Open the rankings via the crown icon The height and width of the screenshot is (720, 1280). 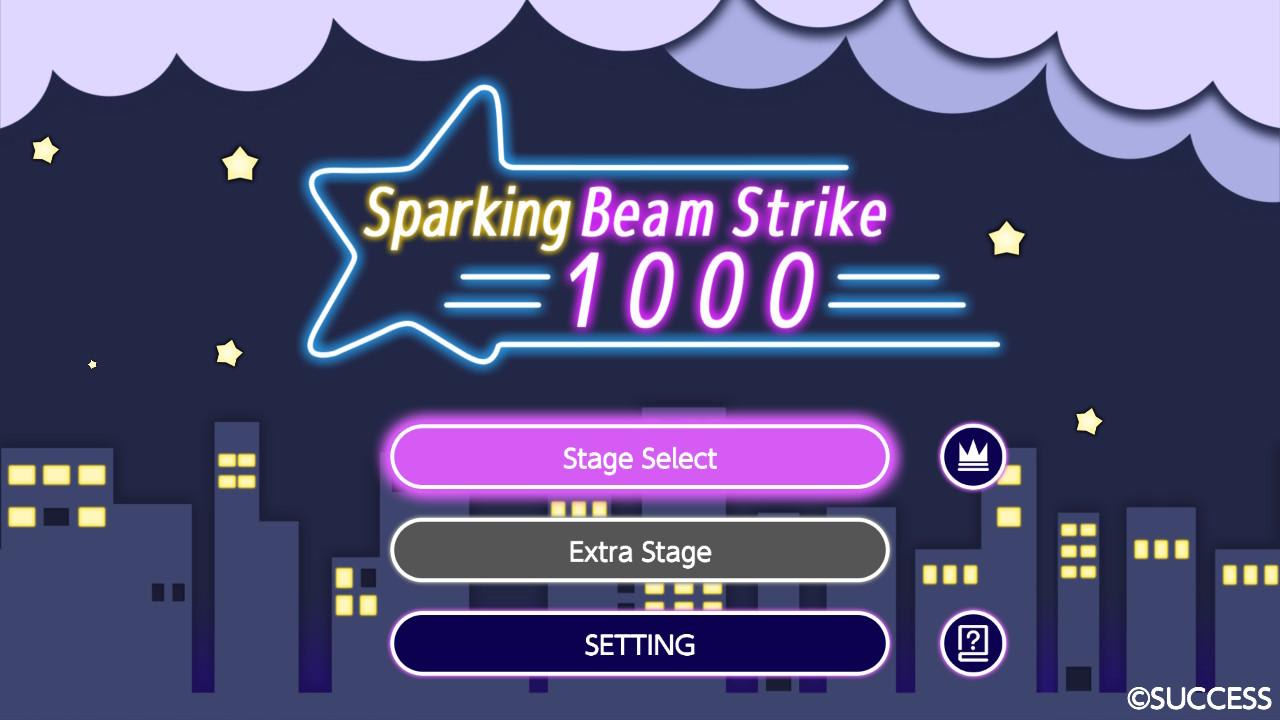(971, 457)
